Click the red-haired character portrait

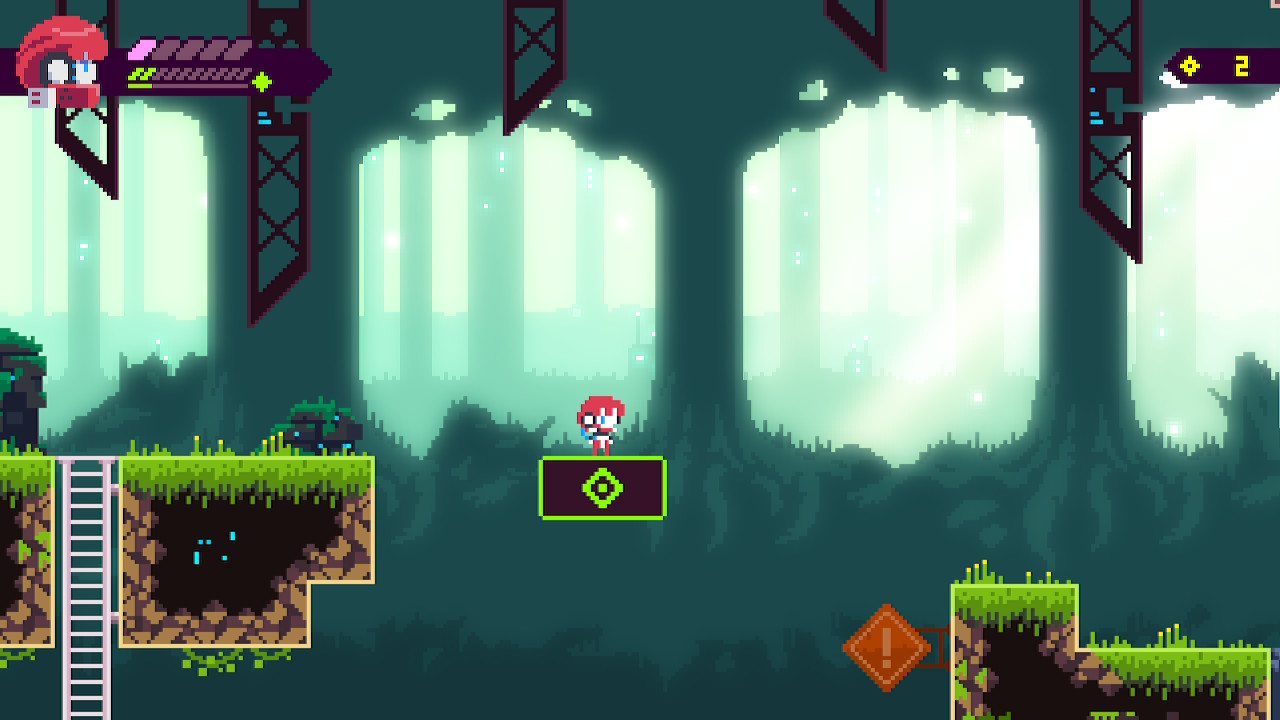pyautogui.click(x=63, y=60)
